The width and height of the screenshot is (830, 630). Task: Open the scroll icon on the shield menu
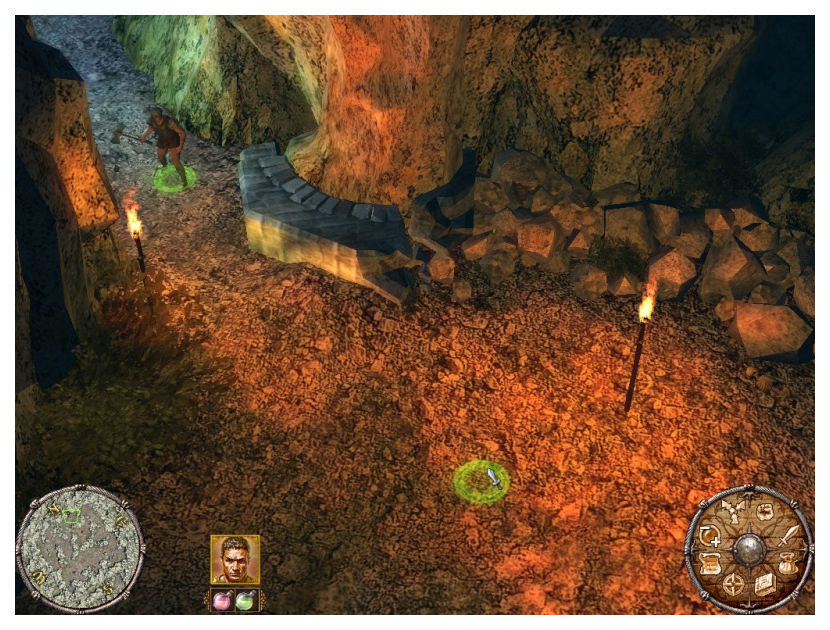pyautogui.click(x=711, y=565)
